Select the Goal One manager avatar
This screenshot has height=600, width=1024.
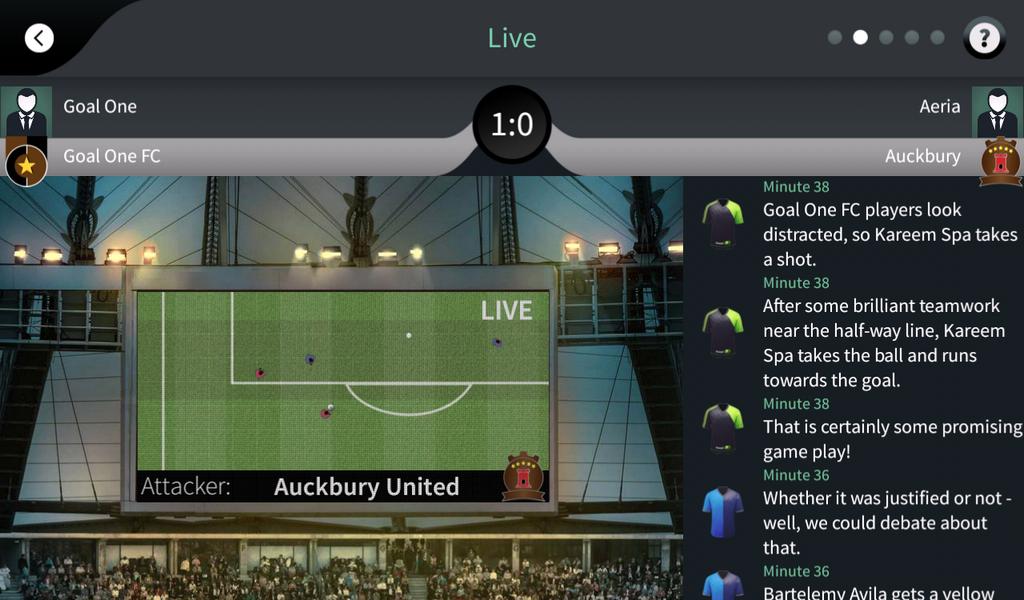26,109
